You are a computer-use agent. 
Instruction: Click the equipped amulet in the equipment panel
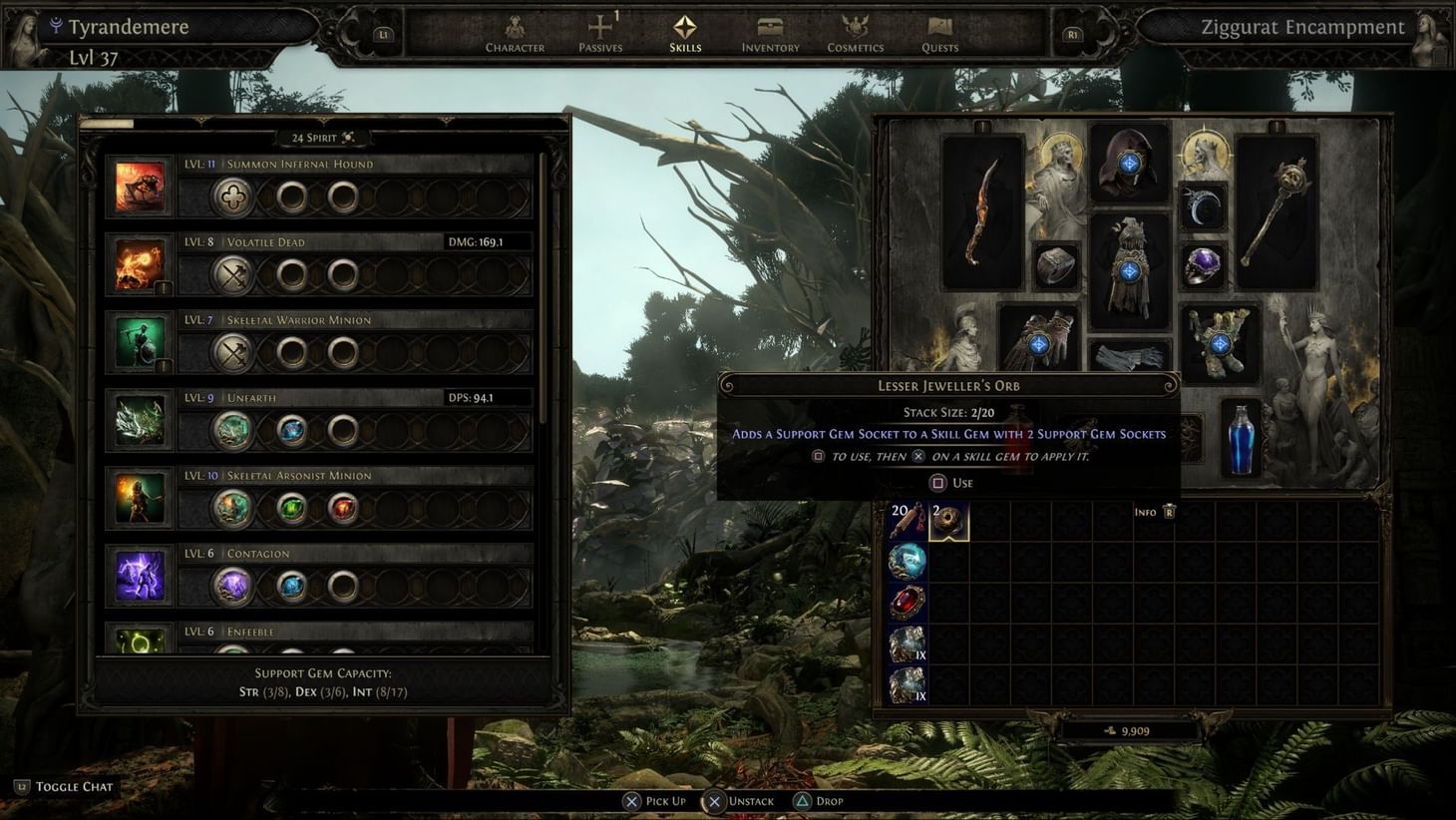1202,206
